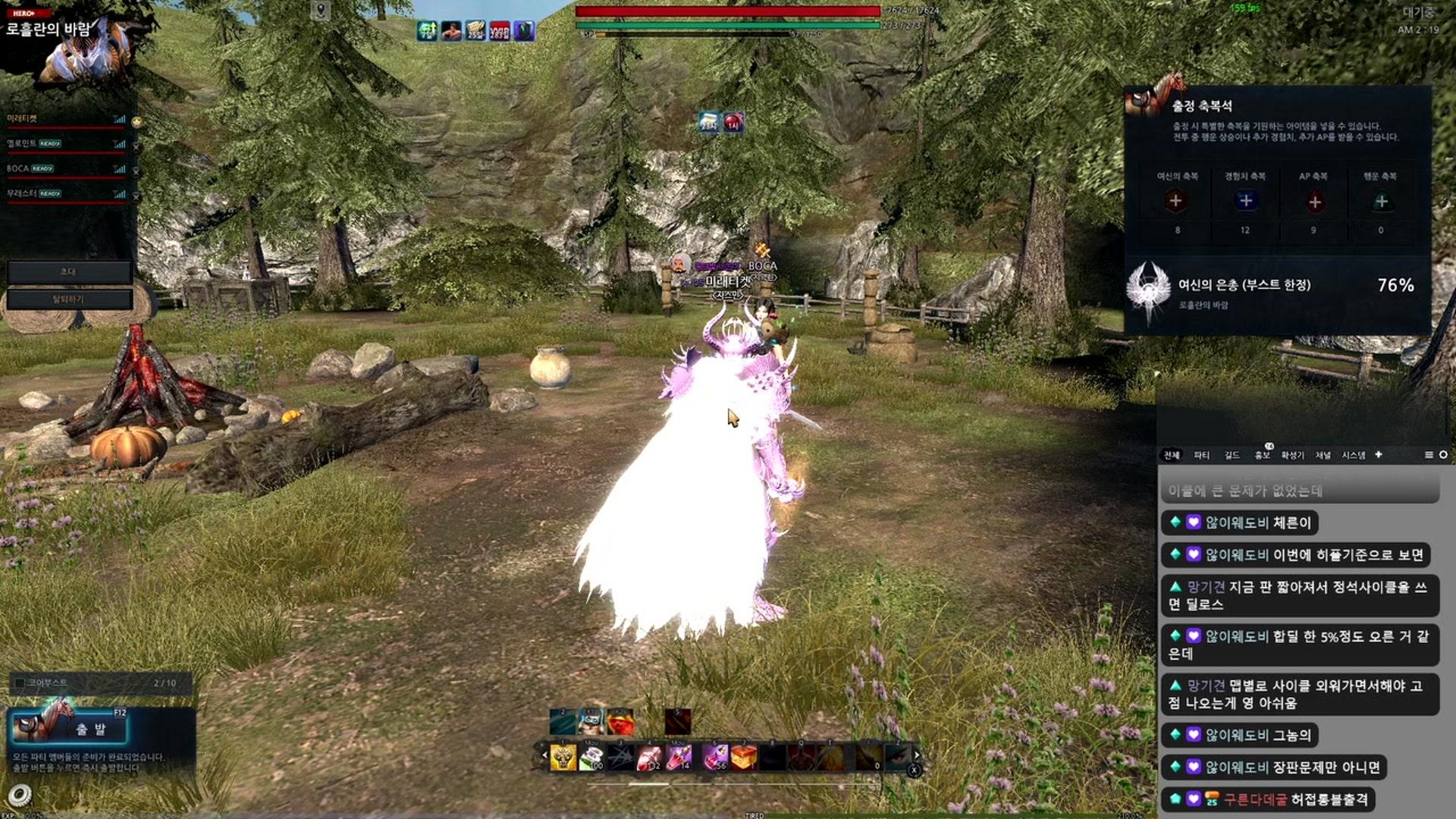
Task: Add a 여신의 축복 blessing stone
Action: (1176, 201)
